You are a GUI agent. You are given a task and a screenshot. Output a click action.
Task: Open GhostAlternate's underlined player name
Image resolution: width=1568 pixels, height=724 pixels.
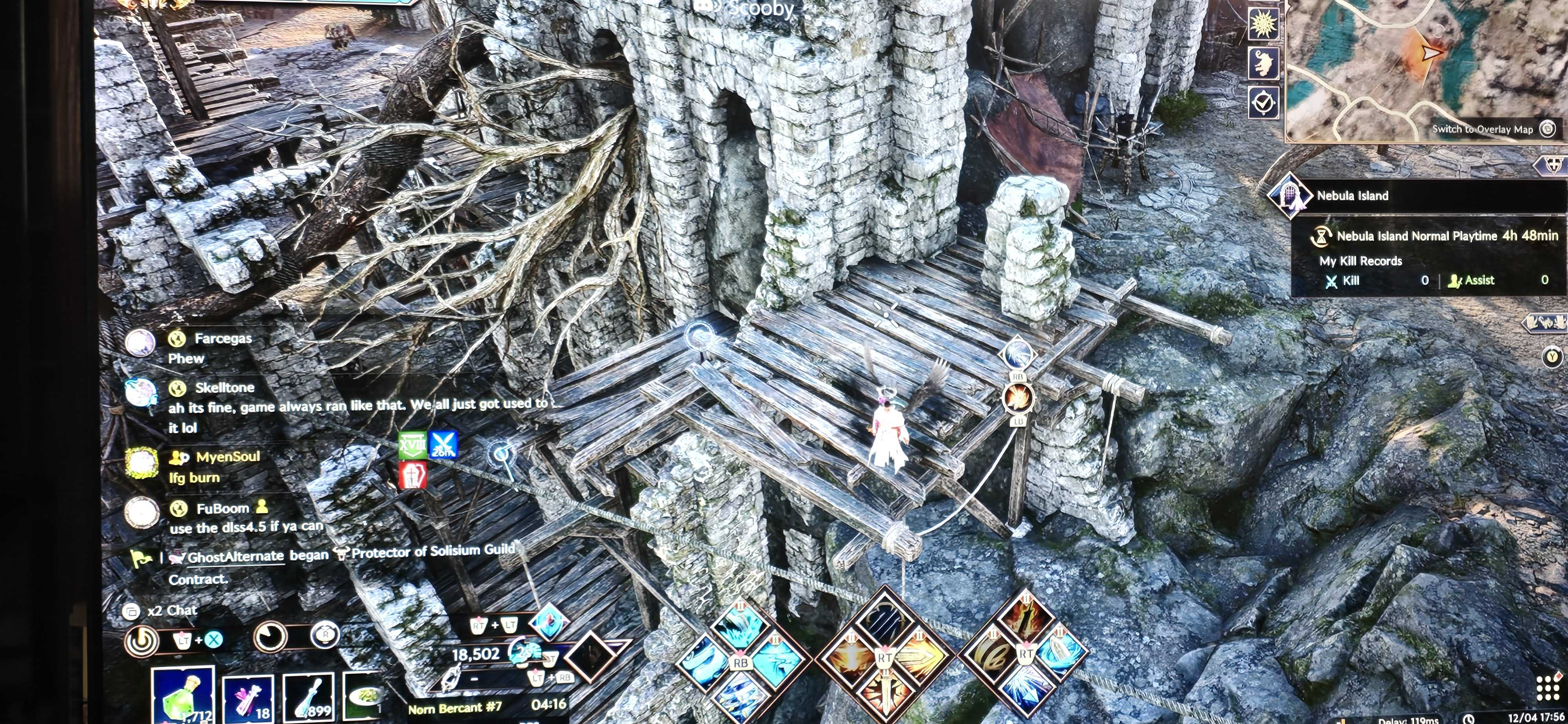coord(235,556)
